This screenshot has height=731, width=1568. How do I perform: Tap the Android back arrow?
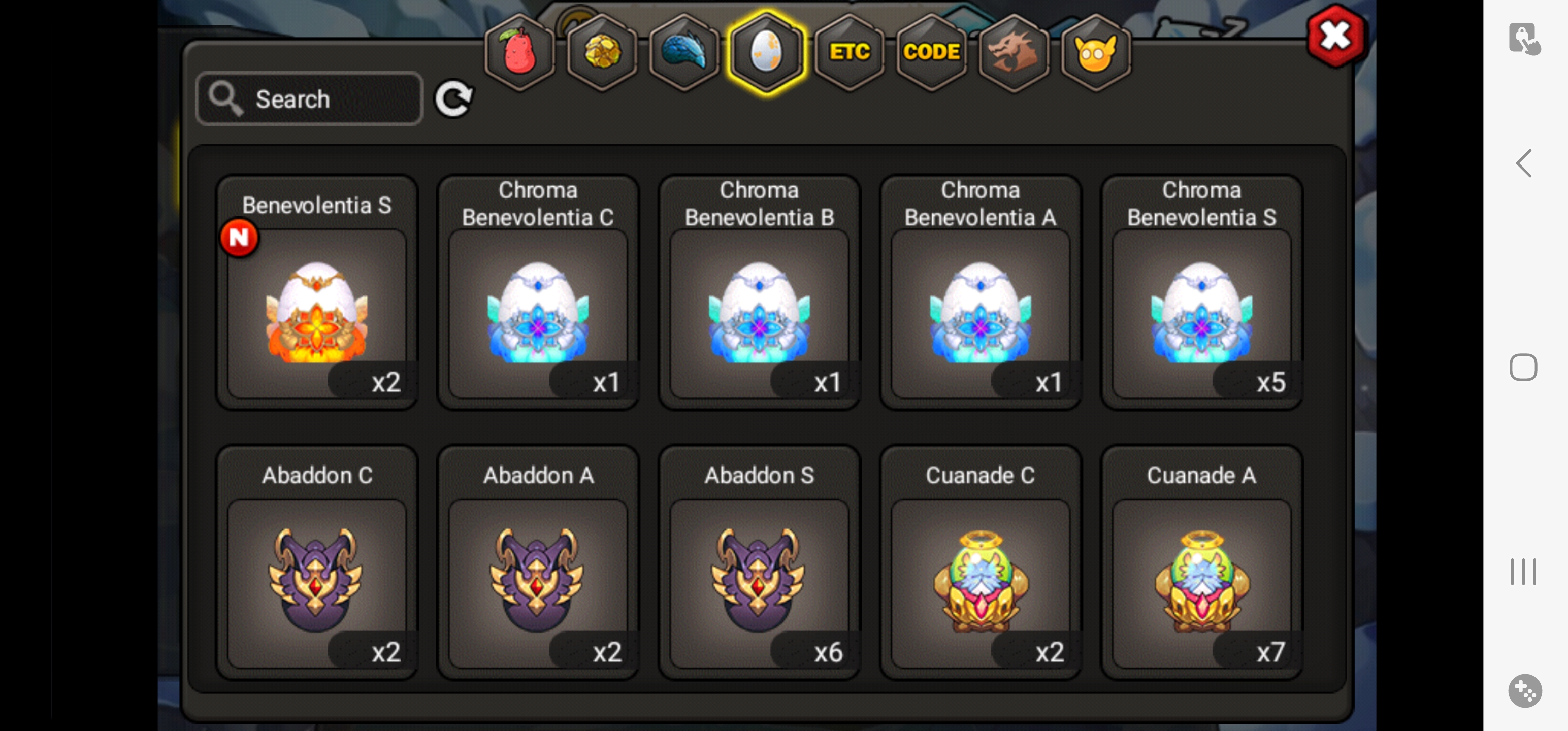coord(1523,163)
